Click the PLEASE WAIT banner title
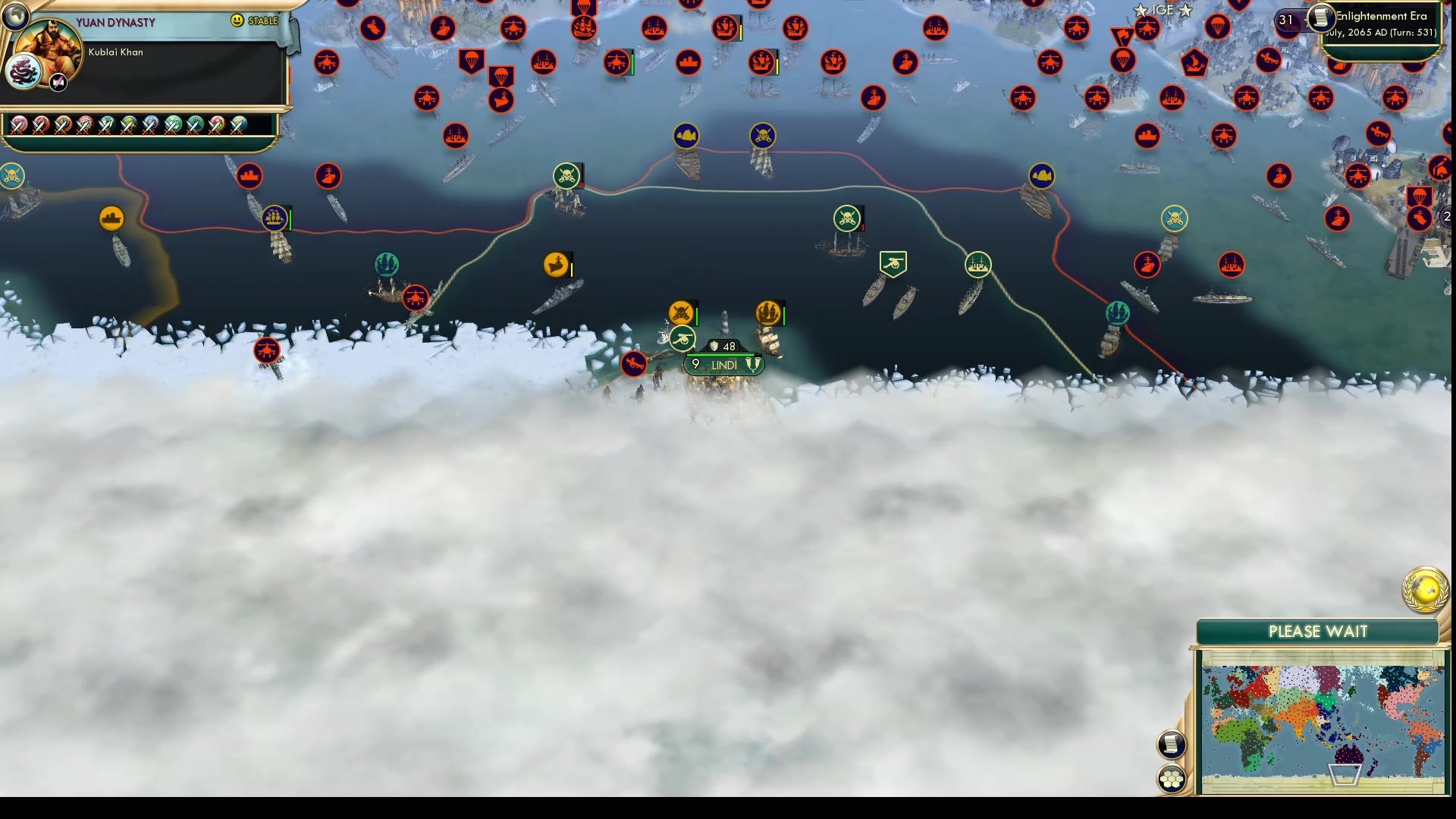 tap(1318, 631)
